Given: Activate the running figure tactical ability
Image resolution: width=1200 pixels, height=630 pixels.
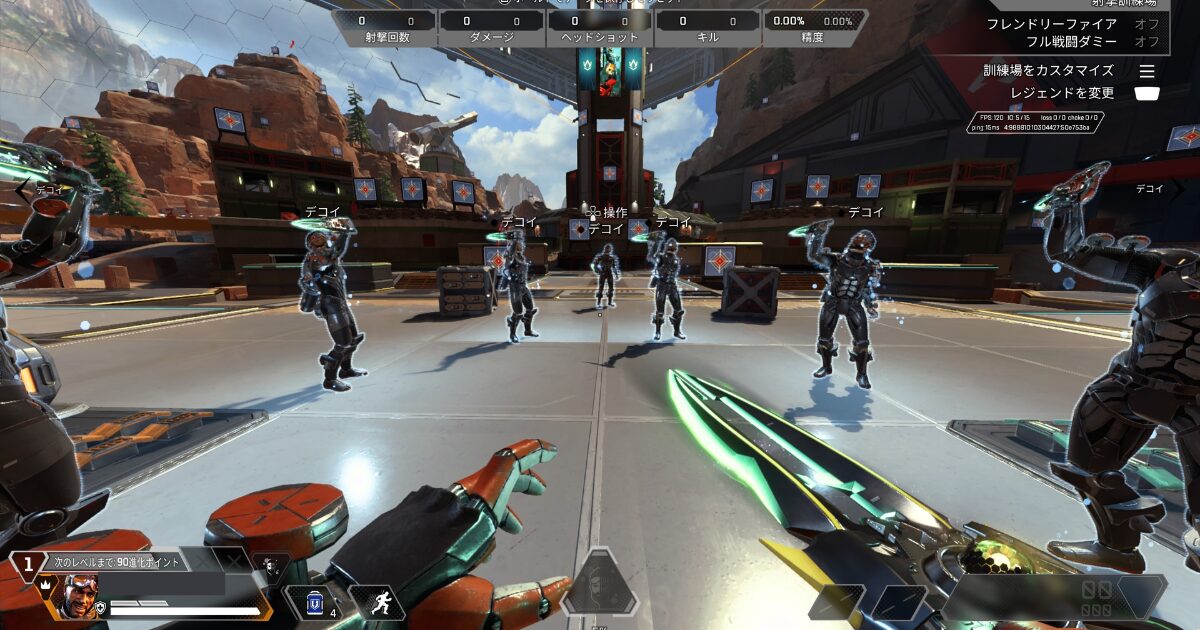Looking at the screenshot, I should coord(383,602).
